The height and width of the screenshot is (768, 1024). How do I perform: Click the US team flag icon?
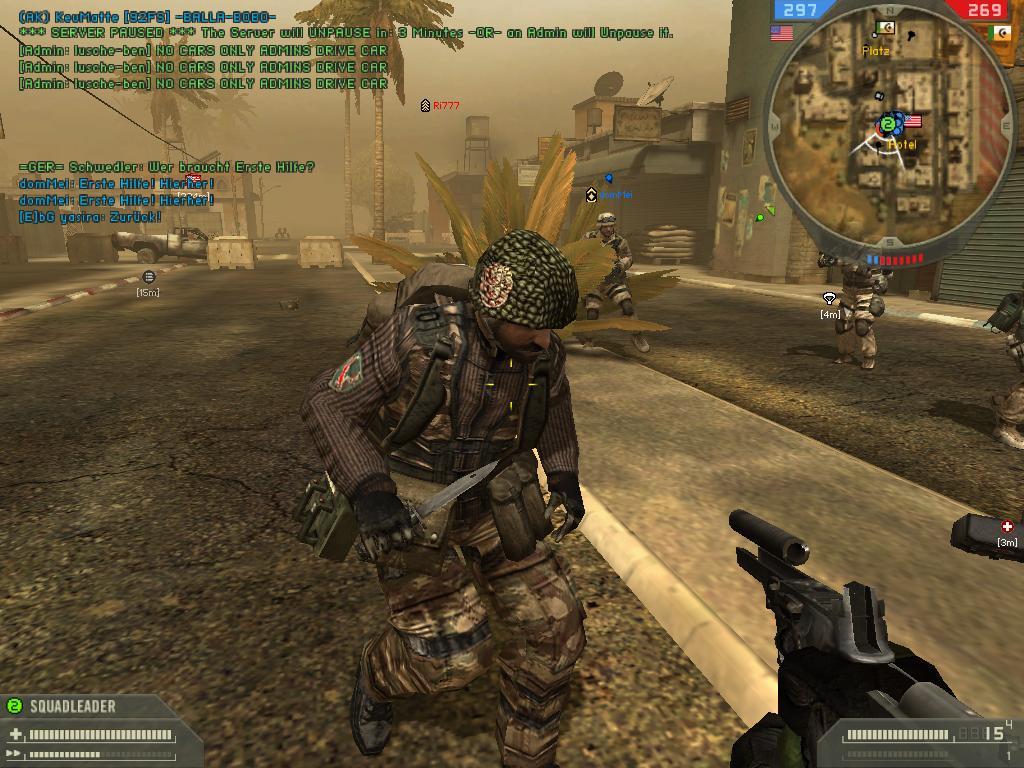pyautogui.click(x=781, y=33)
